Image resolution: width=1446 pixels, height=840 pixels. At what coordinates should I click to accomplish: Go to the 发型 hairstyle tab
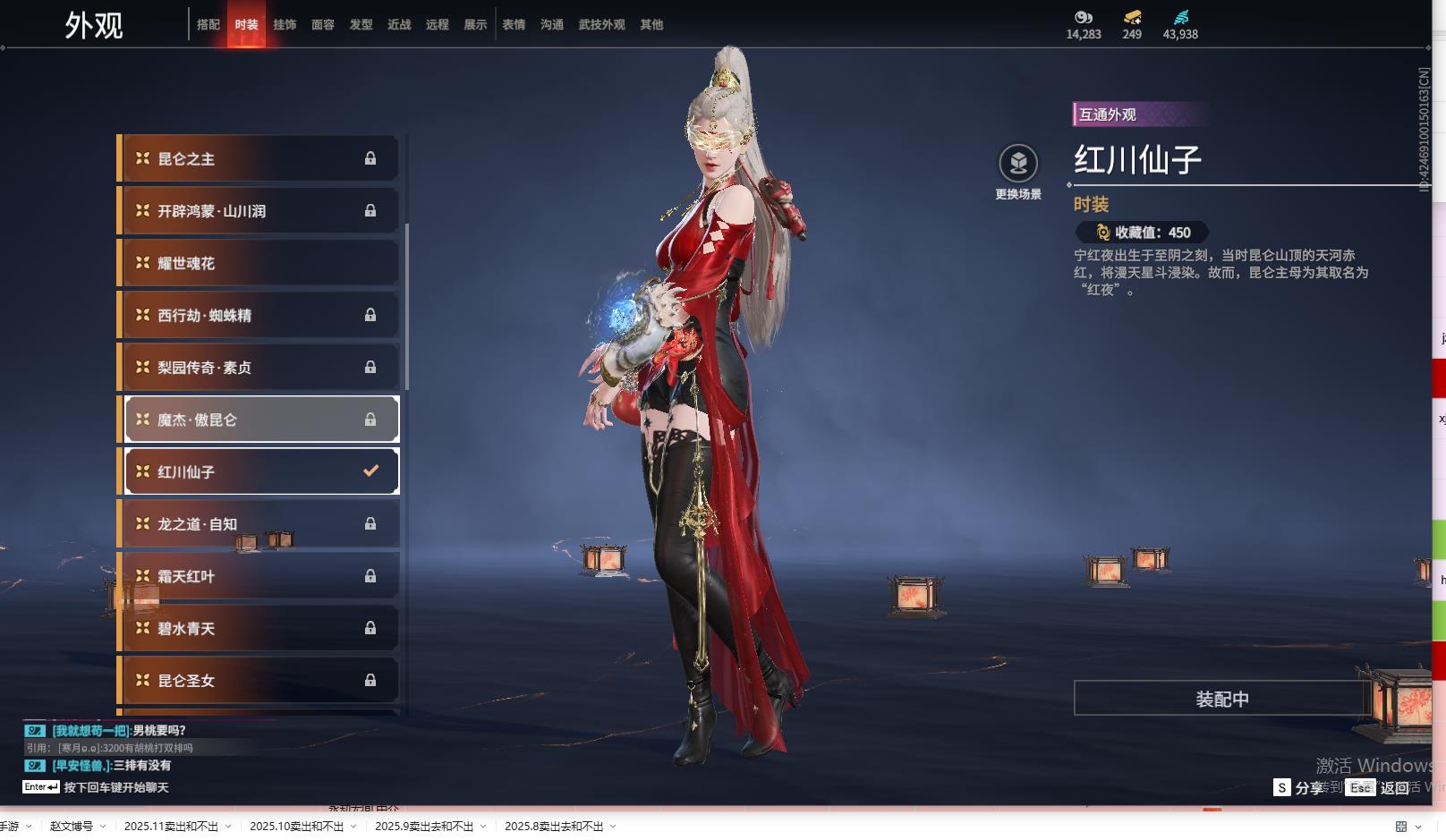pyautogui.click(x=361, y=25)
